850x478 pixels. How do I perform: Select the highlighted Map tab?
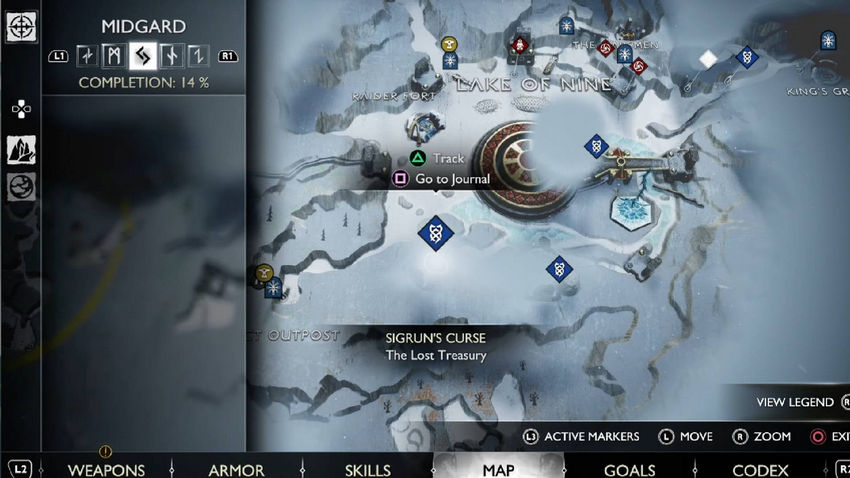(x=498, y=469)
